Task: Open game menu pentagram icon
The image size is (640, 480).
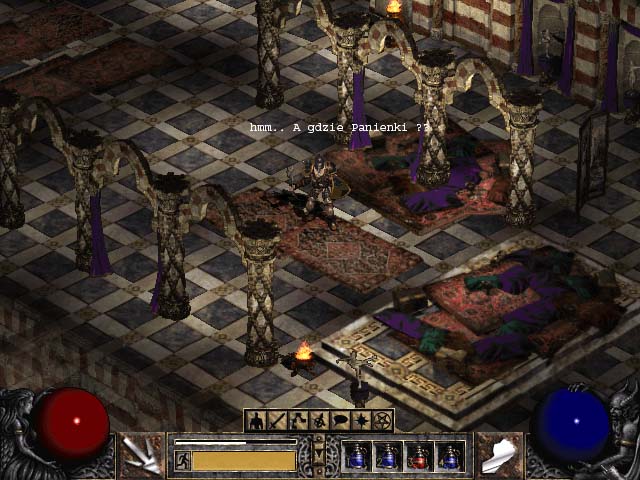Action: tap(382, 421)
